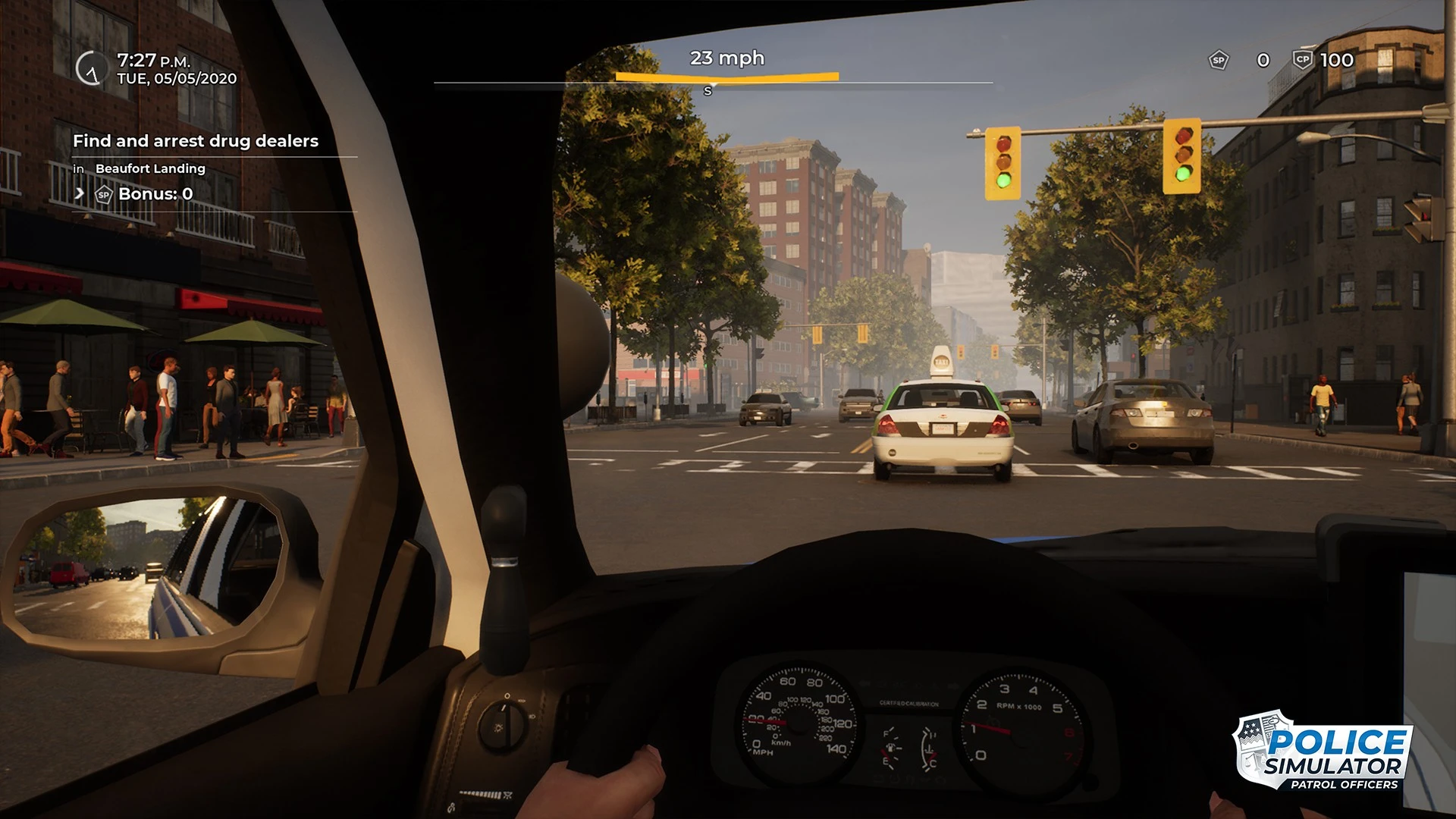Select the "Find and arrest drug dealers" objective
Image resolution: width=1456 pixels, height=819 pixels.
click(x=196, y=141)
